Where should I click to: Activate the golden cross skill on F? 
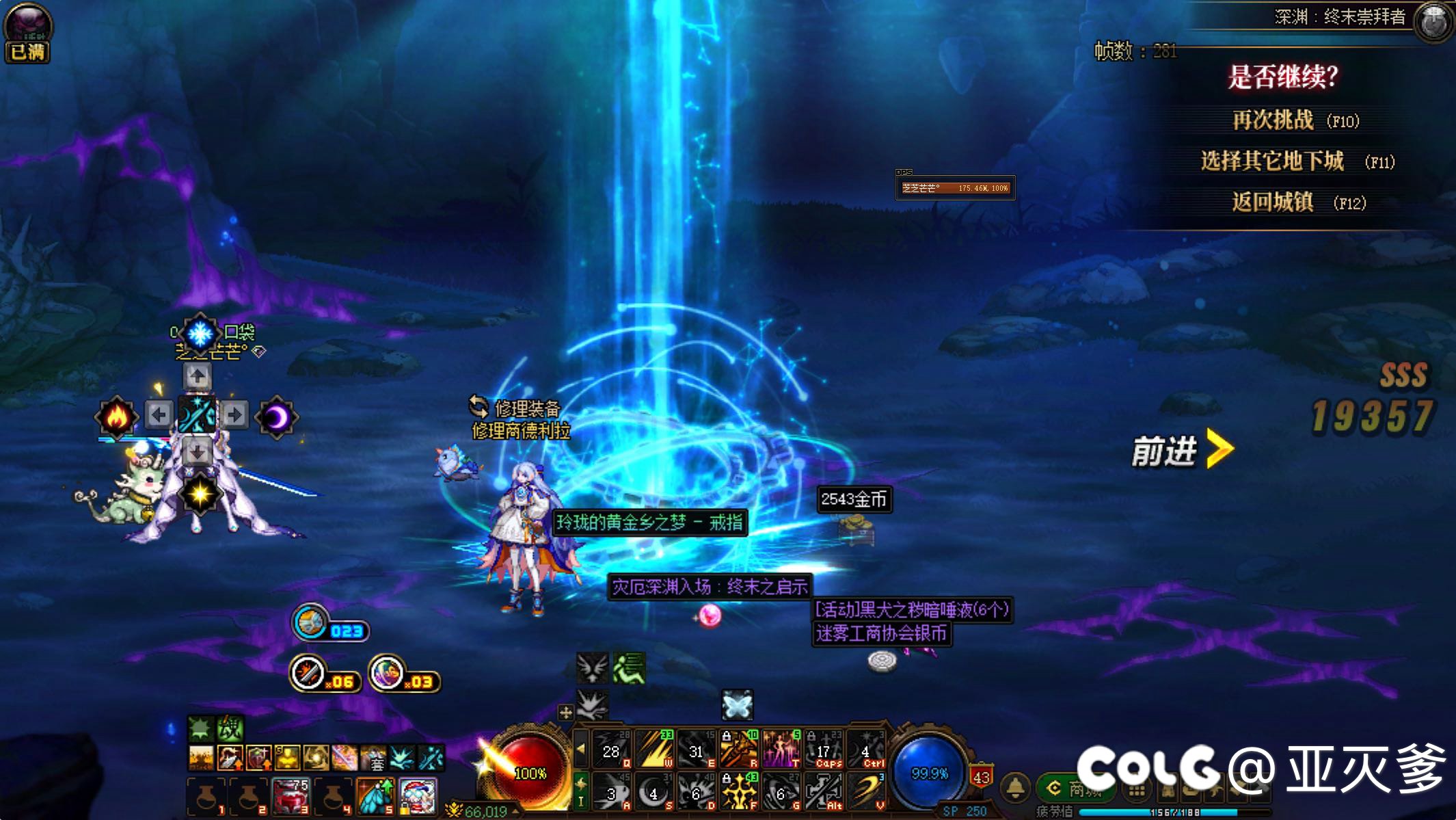[x=739, y=792]
